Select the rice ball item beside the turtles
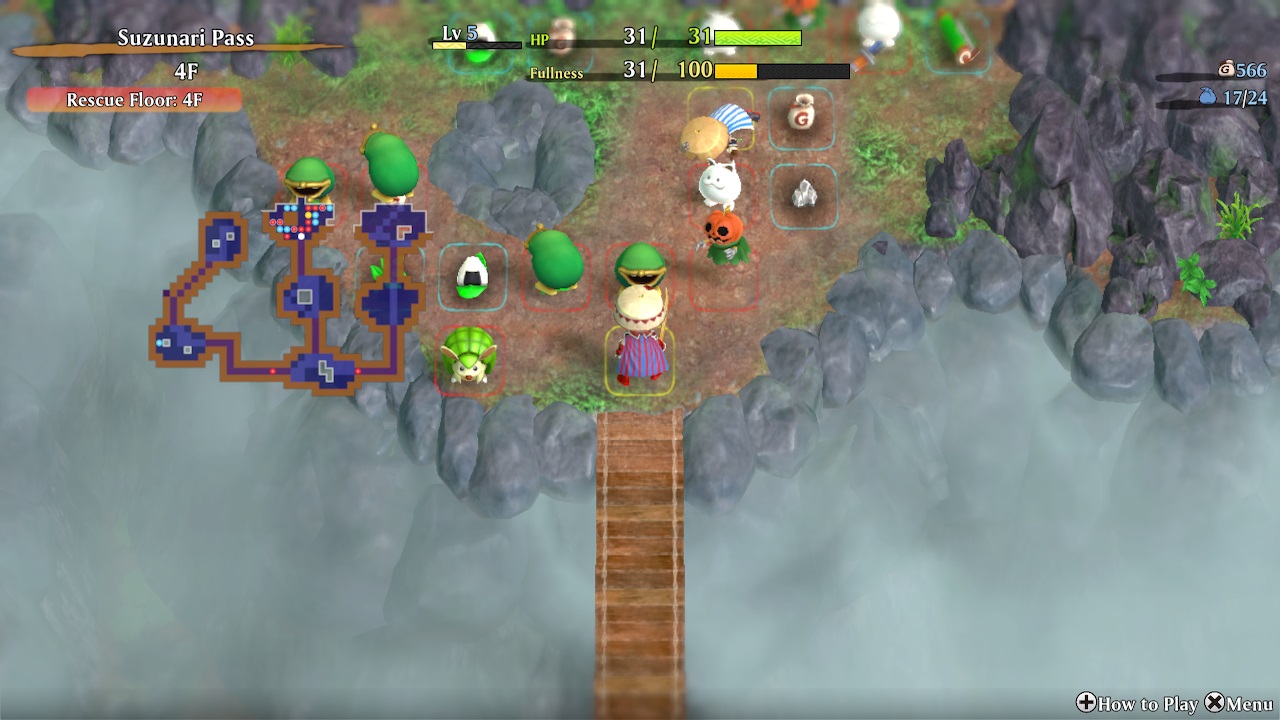Viewport: 1280px width, 720px height. (x=471, y=275)
